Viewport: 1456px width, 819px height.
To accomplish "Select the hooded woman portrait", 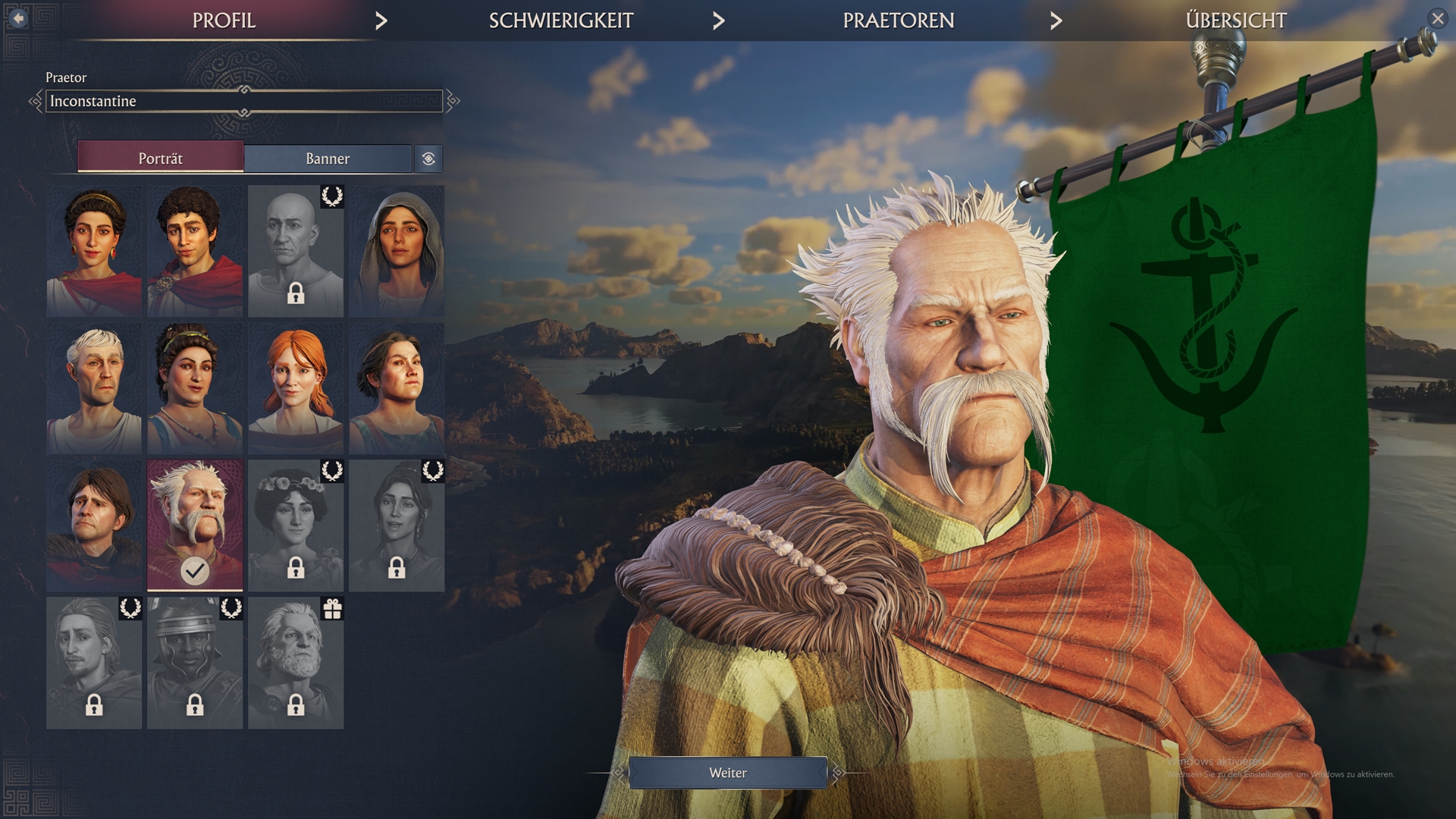I will (397, 251).
